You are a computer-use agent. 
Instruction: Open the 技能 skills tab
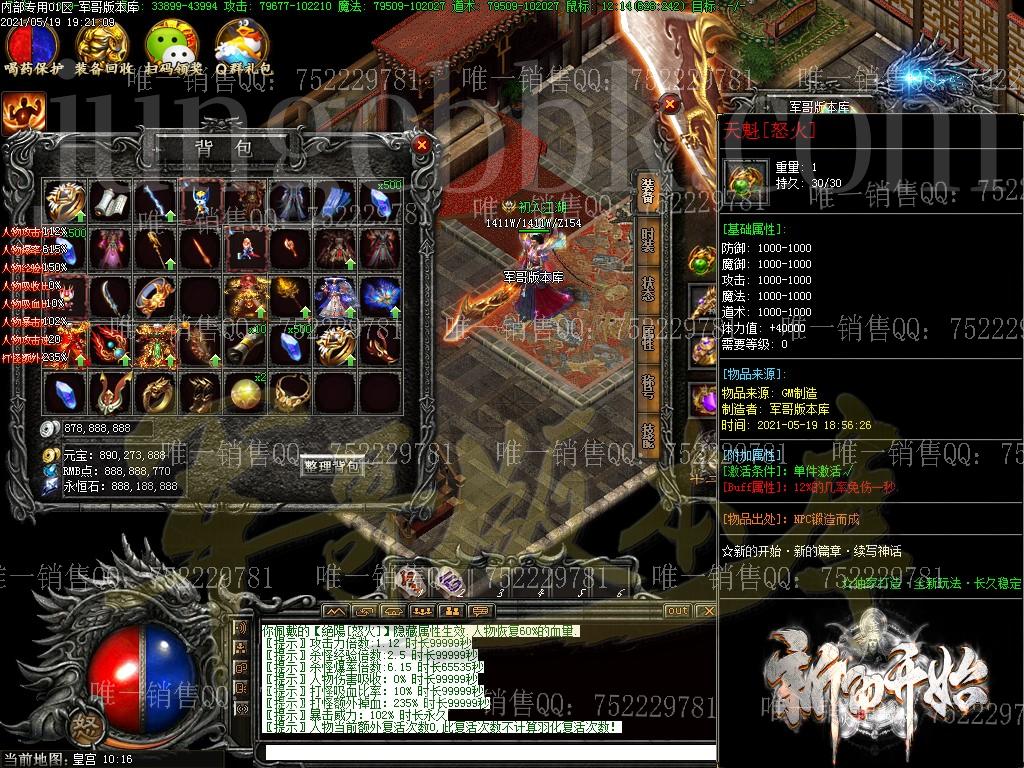(648, 436)
